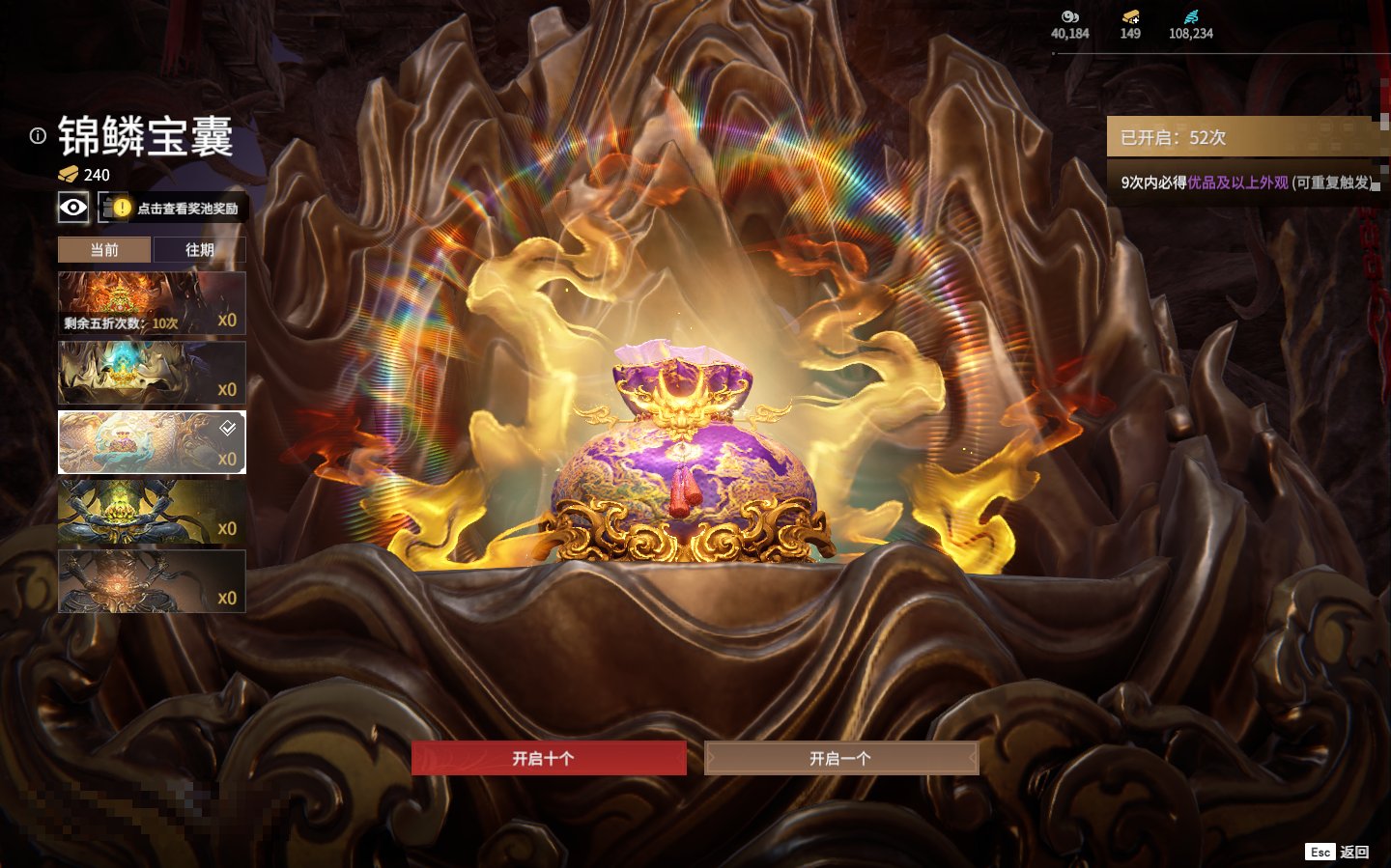Viewport: 1391px width, 868px height.
Task: Choose the cyan-glowing golden chest thumbnail
Action: (x=152, y=373)
